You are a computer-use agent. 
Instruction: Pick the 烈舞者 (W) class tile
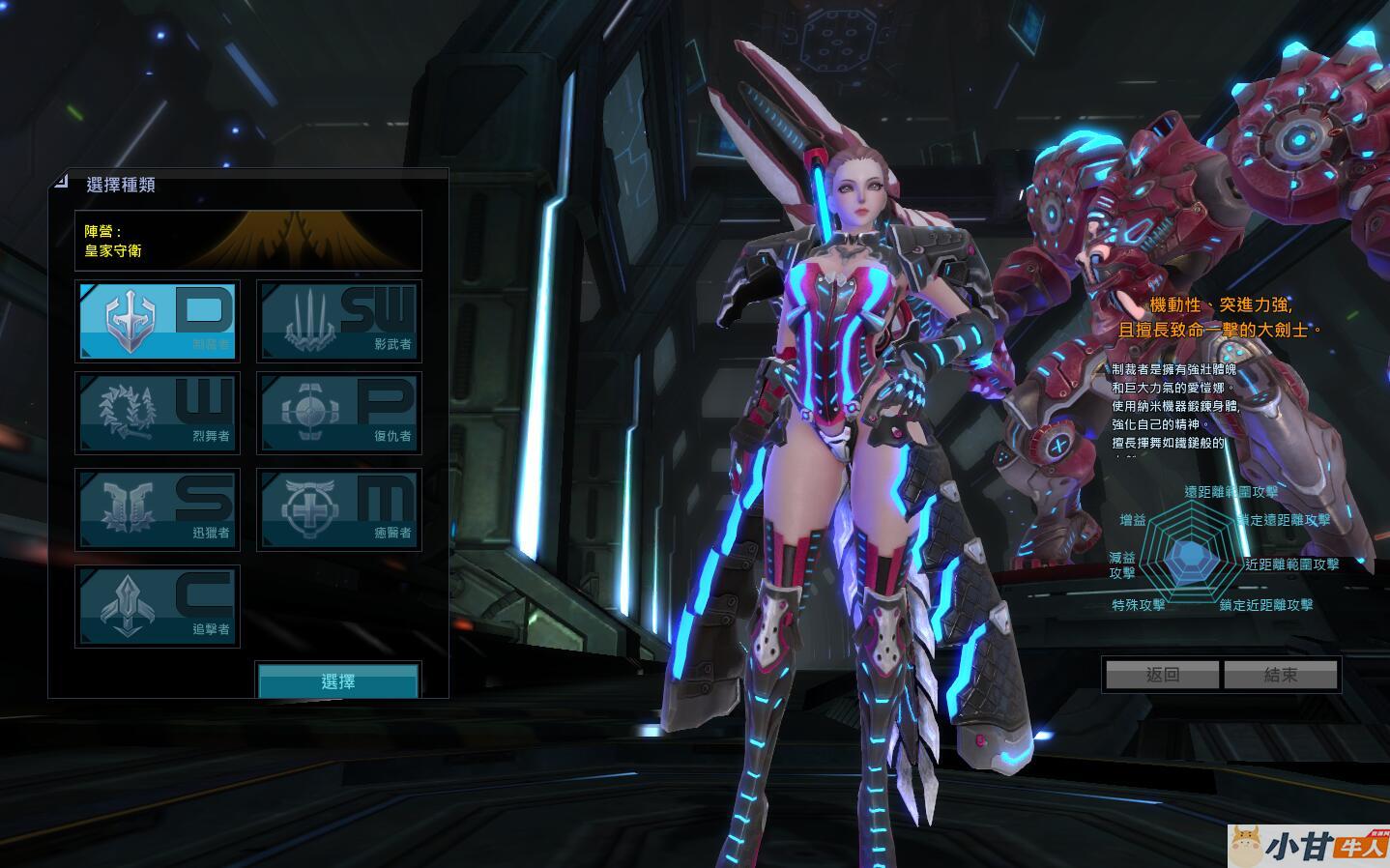click(158, 414)
